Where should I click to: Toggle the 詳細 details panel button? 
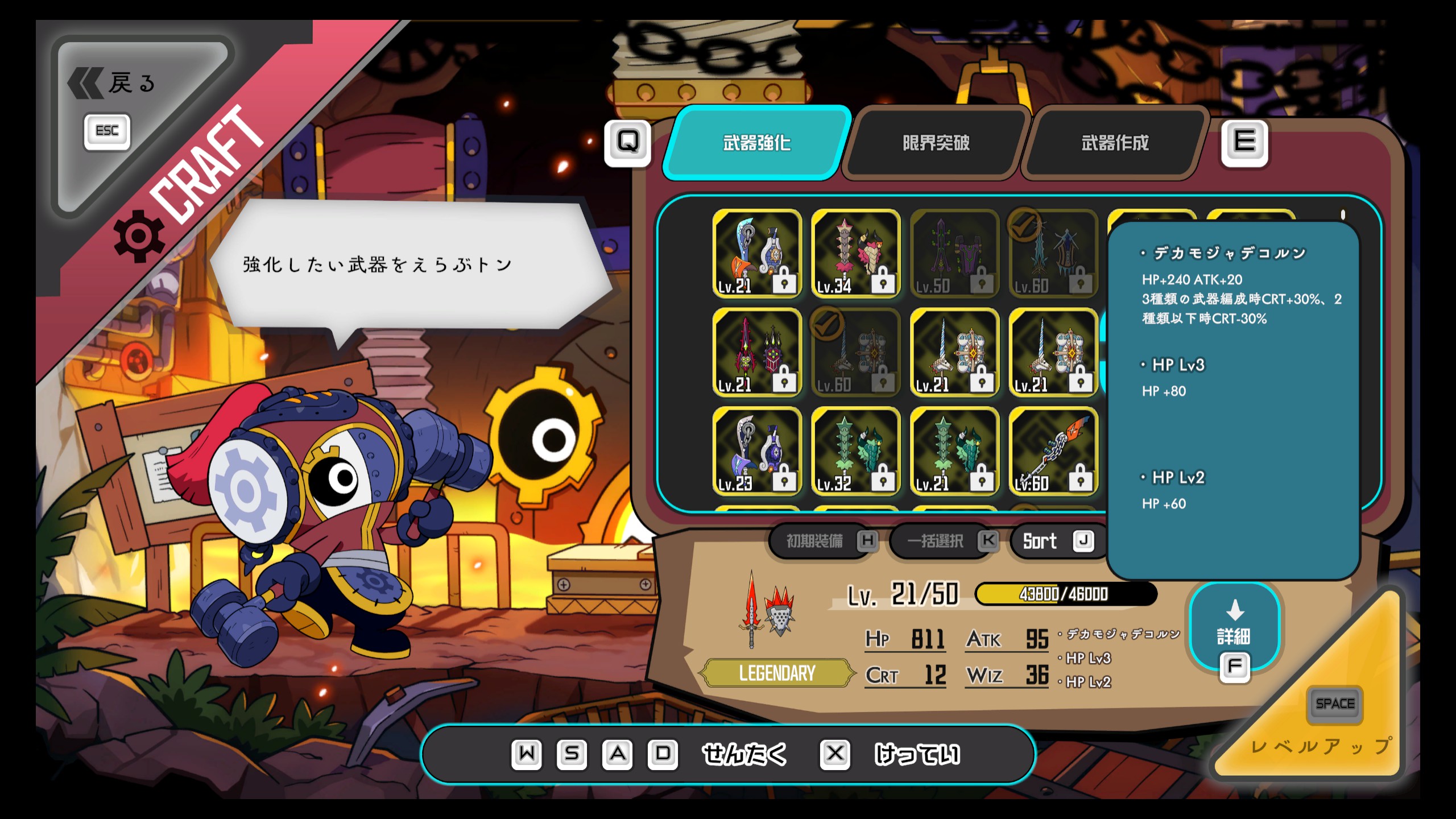click(1234, 628)
